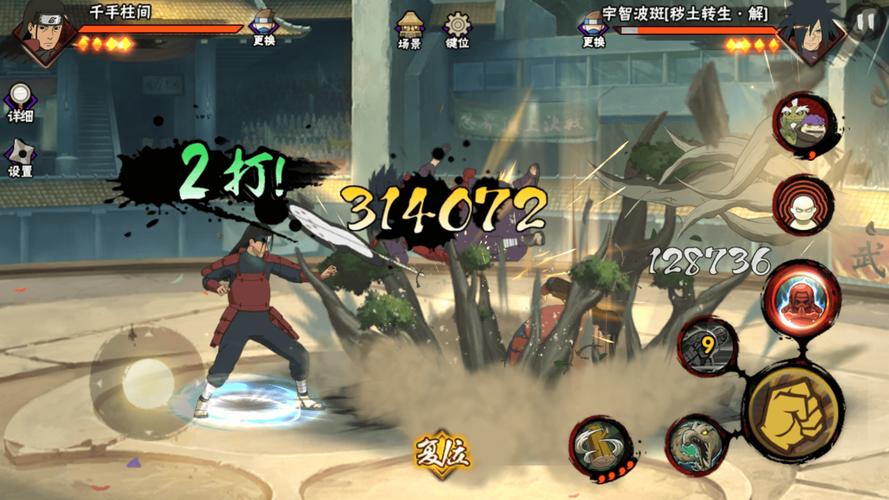Open the 键位 key layout settings
The height and width of the screenshot is (500, 889).
(x=458, y=28)
